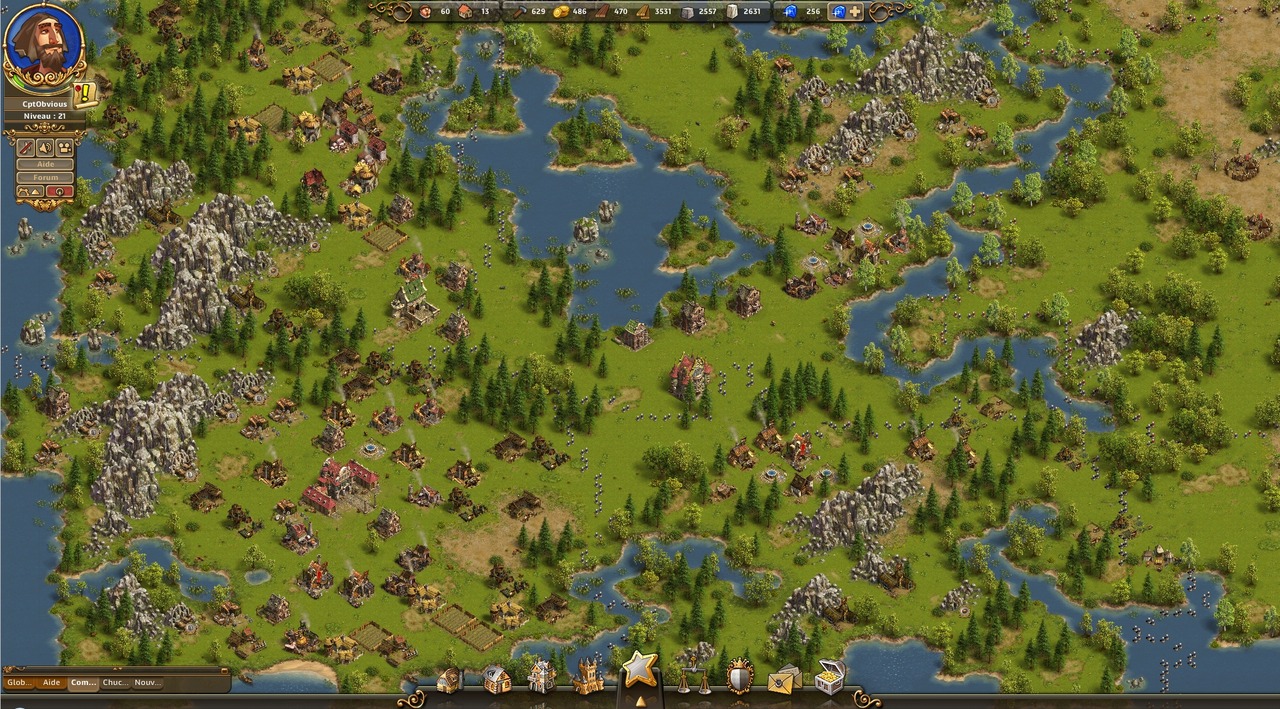Open the castle building menu
This screenshot has height=709, width=1280.
(x=588, y=677)
